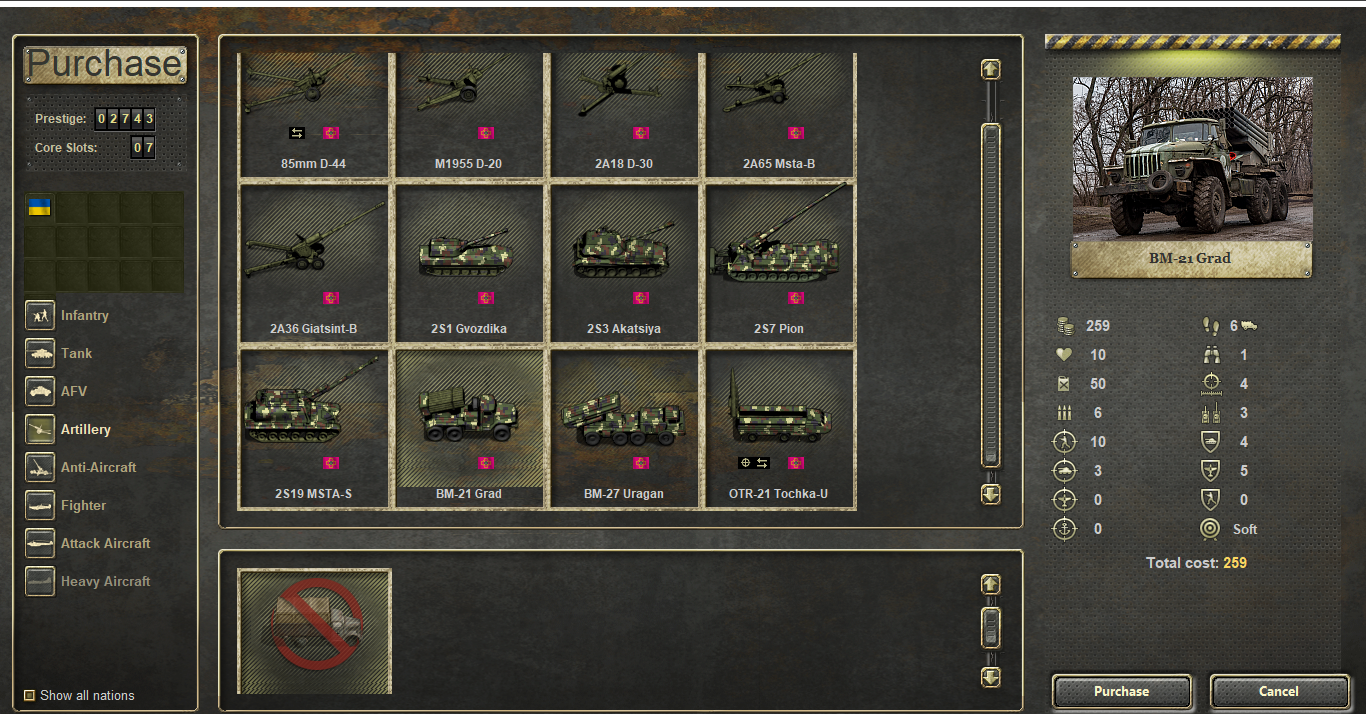The image size is (1366, 714).
Task: Select the 2S3 Akatsiya unit
Action: [624, 263]
